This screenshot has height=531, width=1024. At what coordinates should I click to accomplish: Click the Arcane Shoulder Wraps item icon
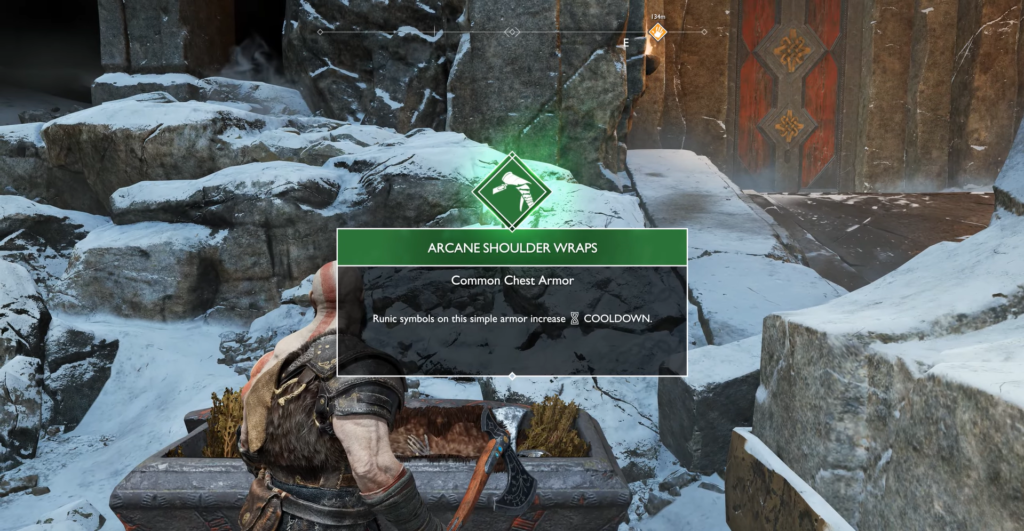(x=512, y=190)
